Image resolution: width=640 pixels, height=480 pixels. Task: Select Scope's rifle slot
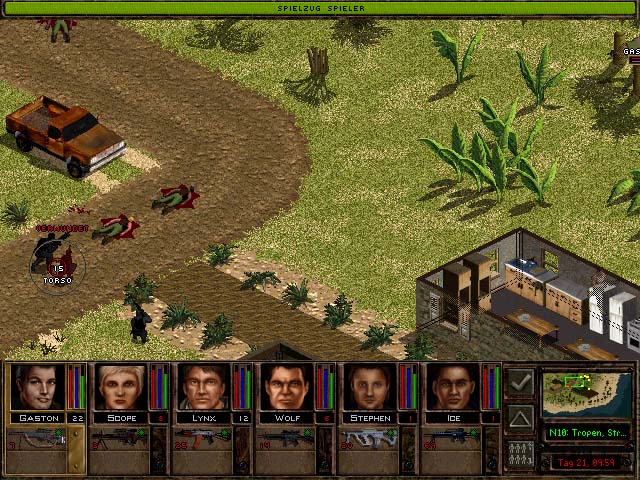120,438
